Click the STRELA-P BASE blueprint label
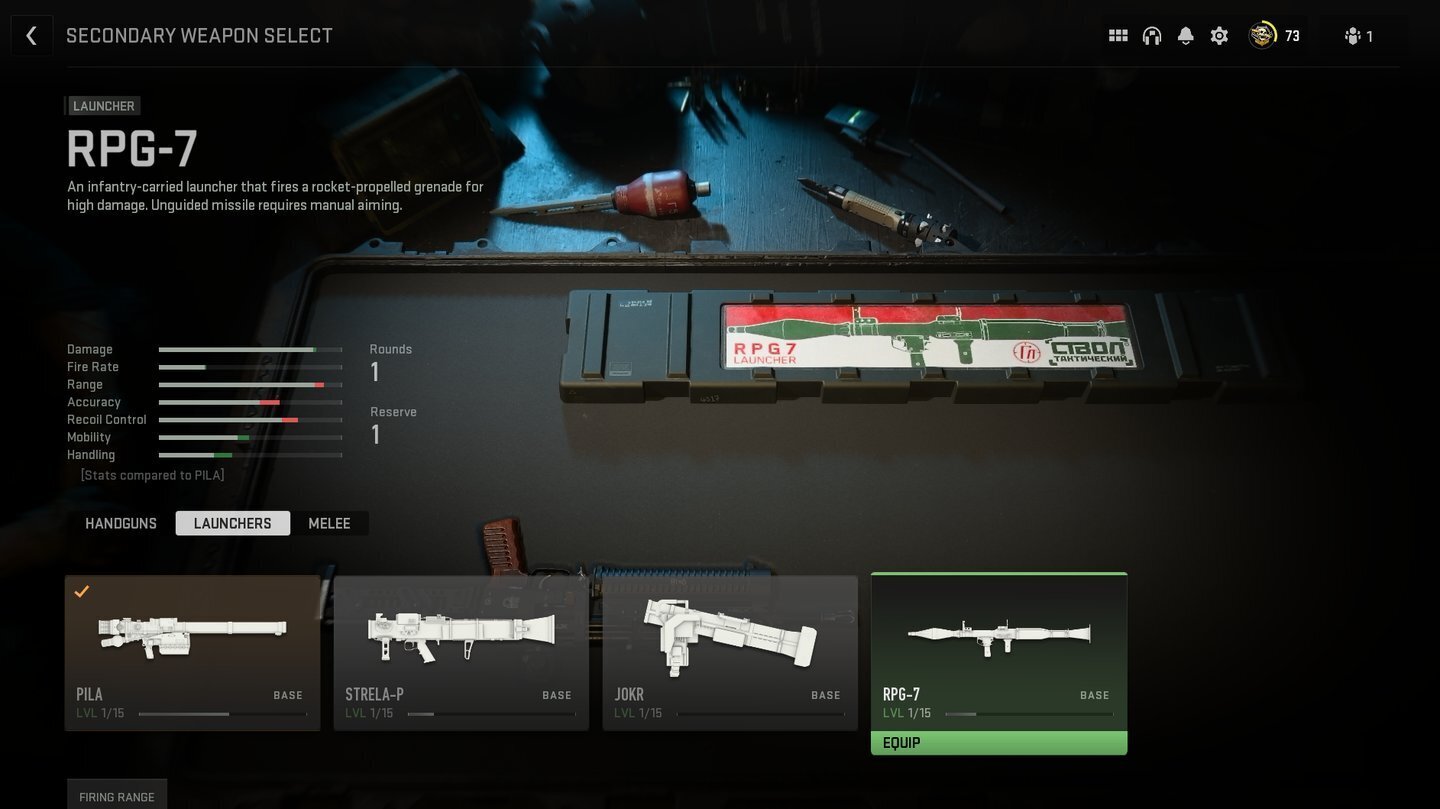The image size is (1440, 809). tap(557, 694)
